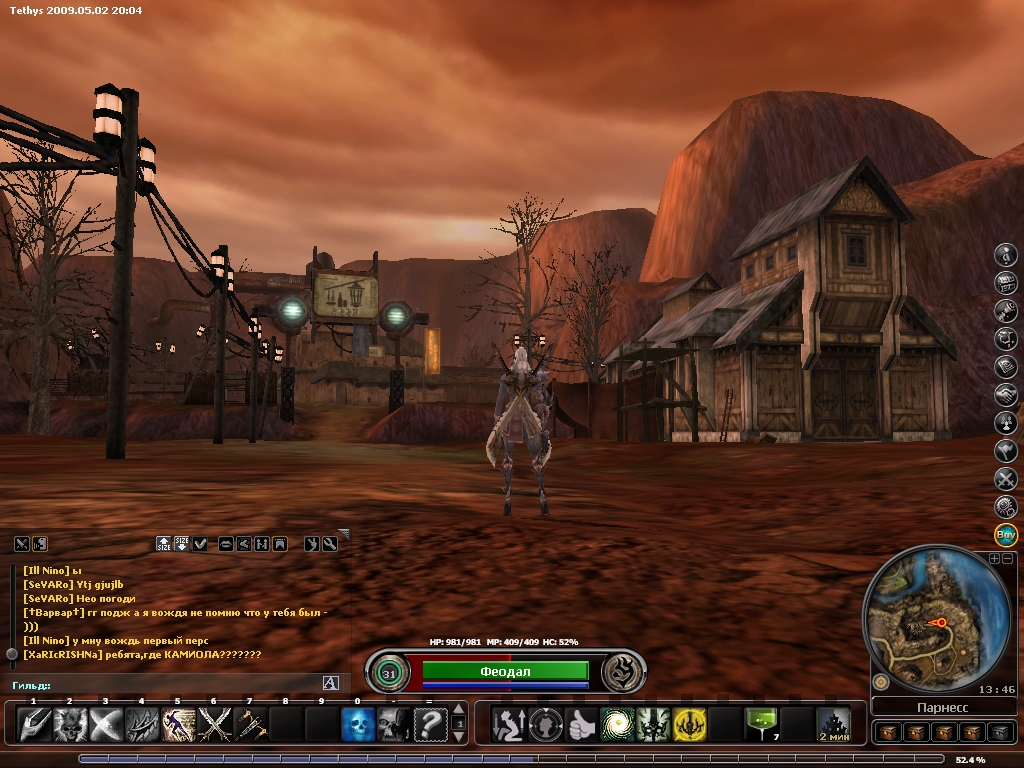Zoom out the minimap with minus button
Screen dimensions: 1024x768
(x=1008, y=559)
